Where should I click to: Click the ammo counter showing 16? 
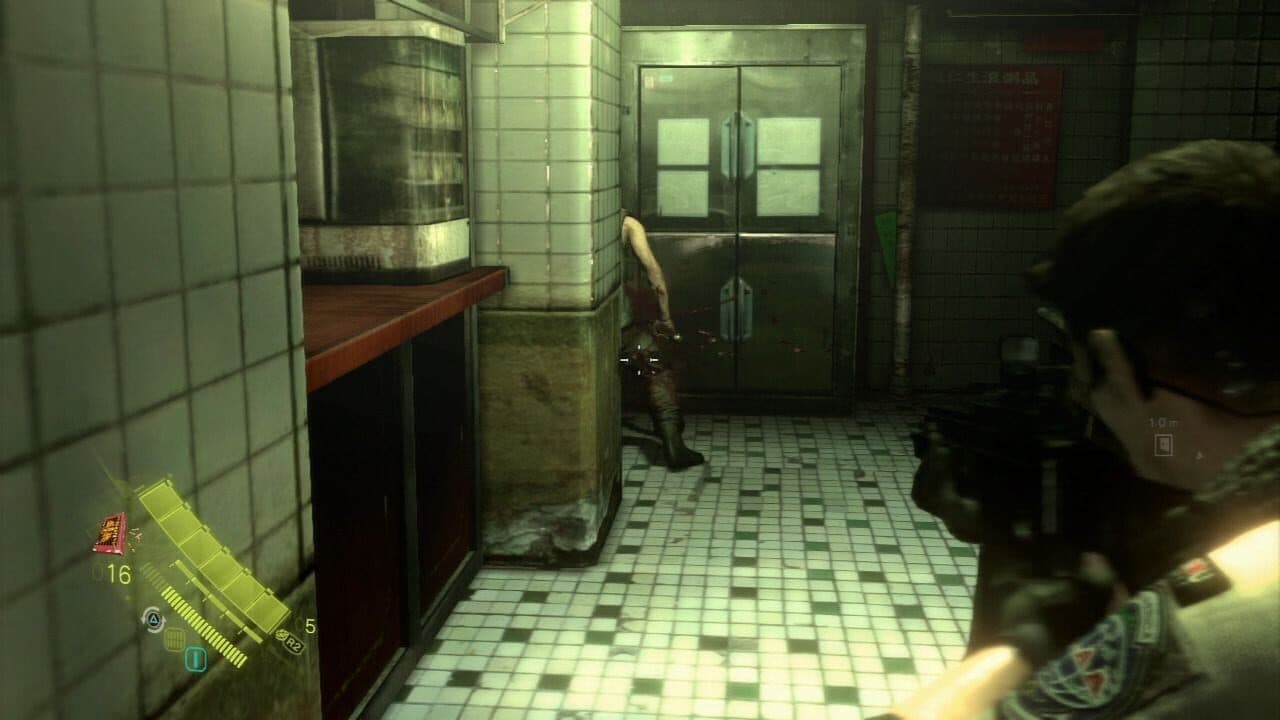coord(118,572)
